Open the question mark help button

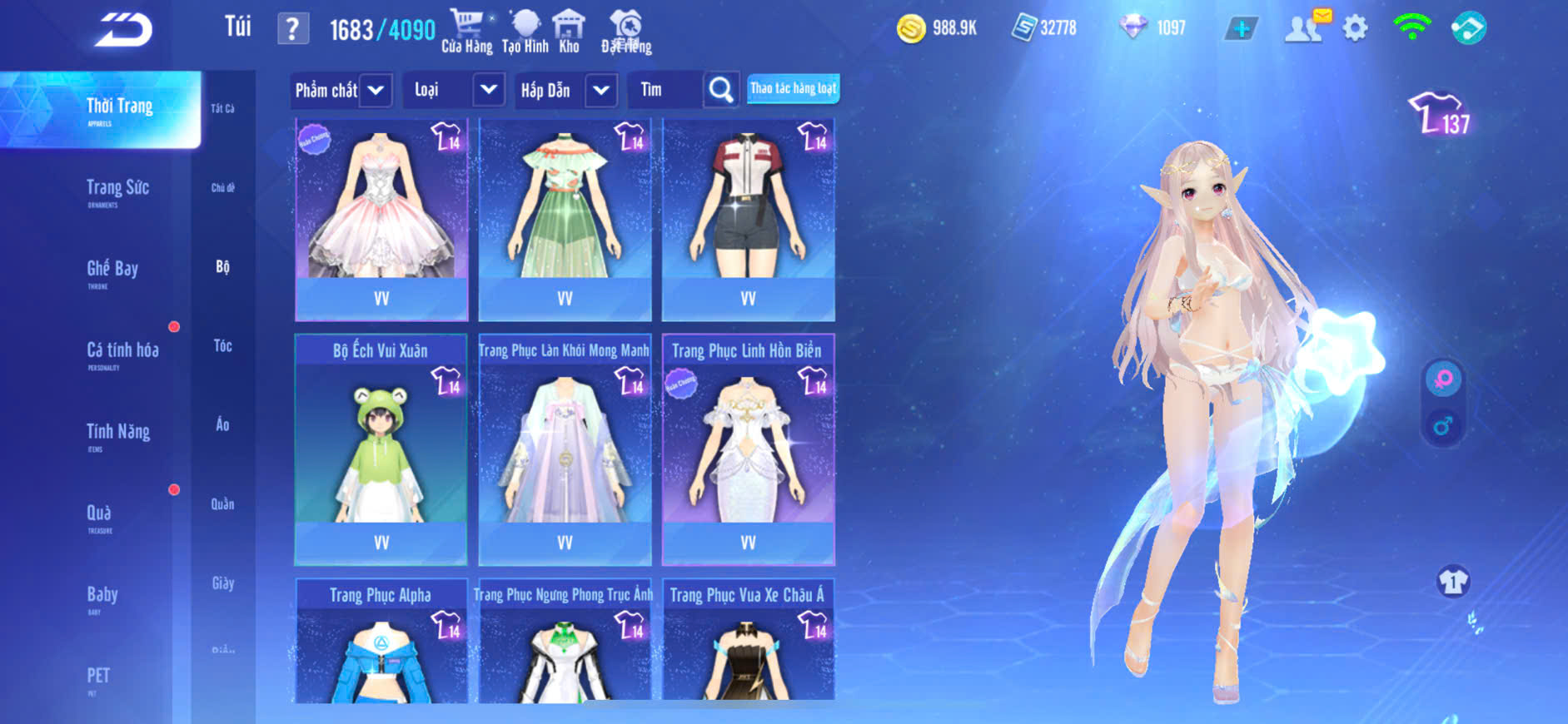click(x=292, y=30)
